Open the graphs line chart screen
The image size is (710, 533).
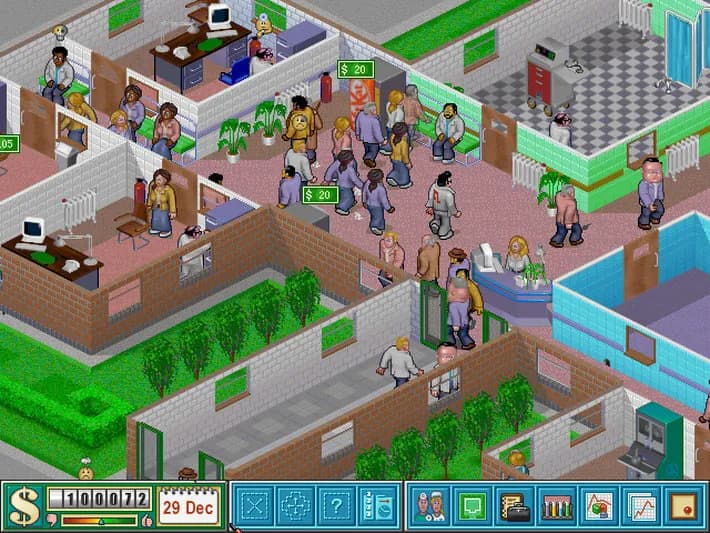(x=640, y=506)
